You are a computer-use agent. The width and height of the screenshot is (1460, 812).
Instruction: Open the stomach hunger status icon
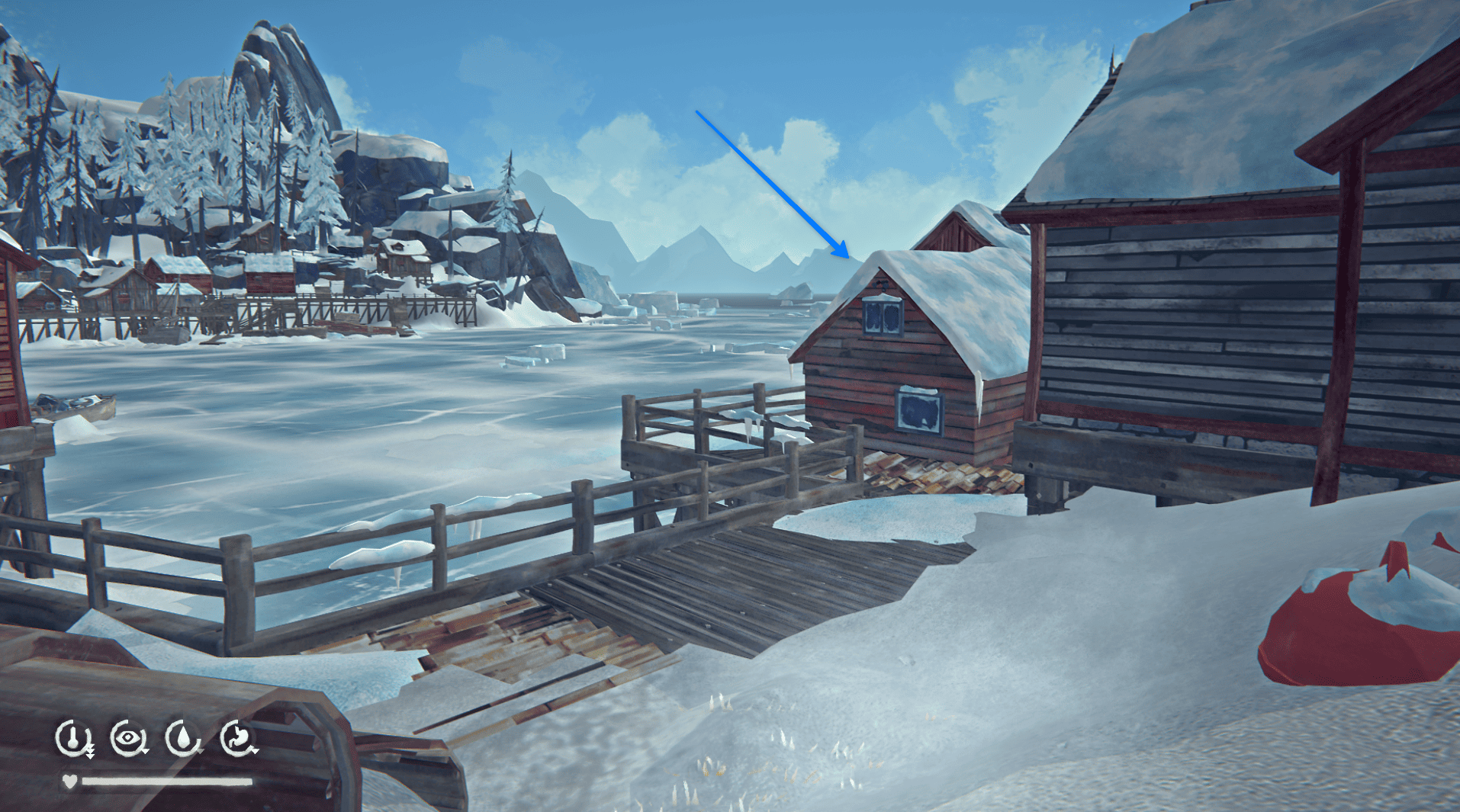(238, 738)
